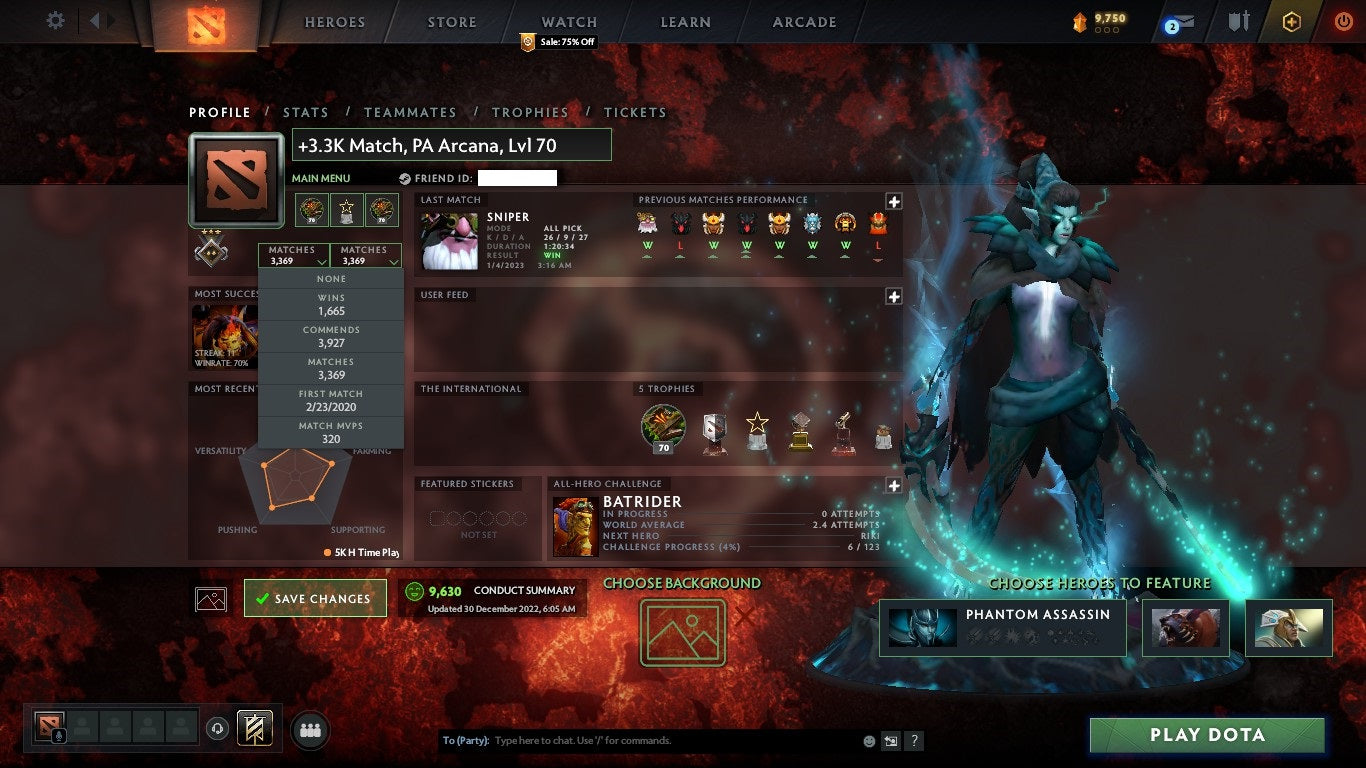The width and height of the screenshot is (1366, 768).
Task: Click the PLAY DOTA button
Action: [1207, 735]
